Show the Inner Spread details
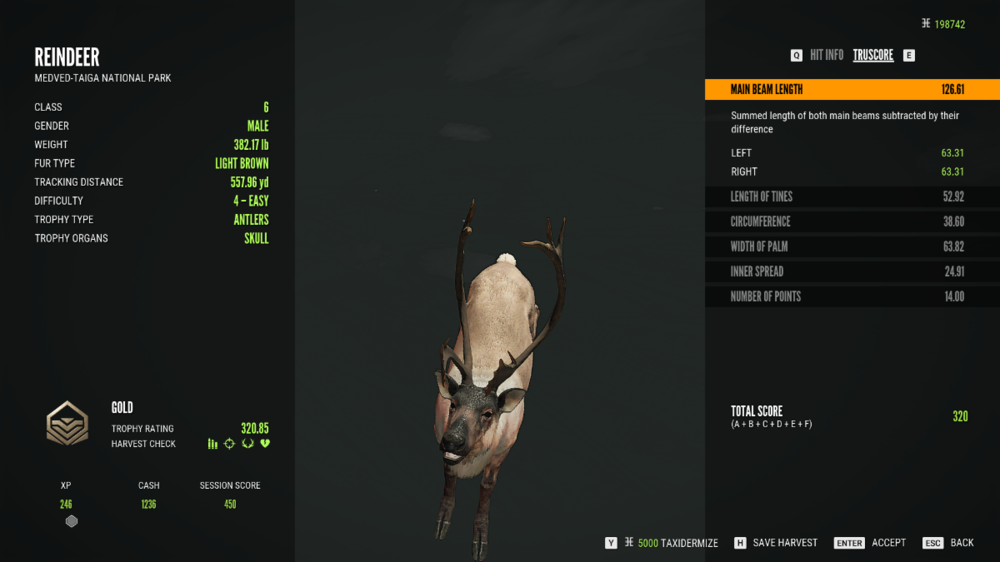Viewport: 1000px width, 562px height. coord(851,272)
